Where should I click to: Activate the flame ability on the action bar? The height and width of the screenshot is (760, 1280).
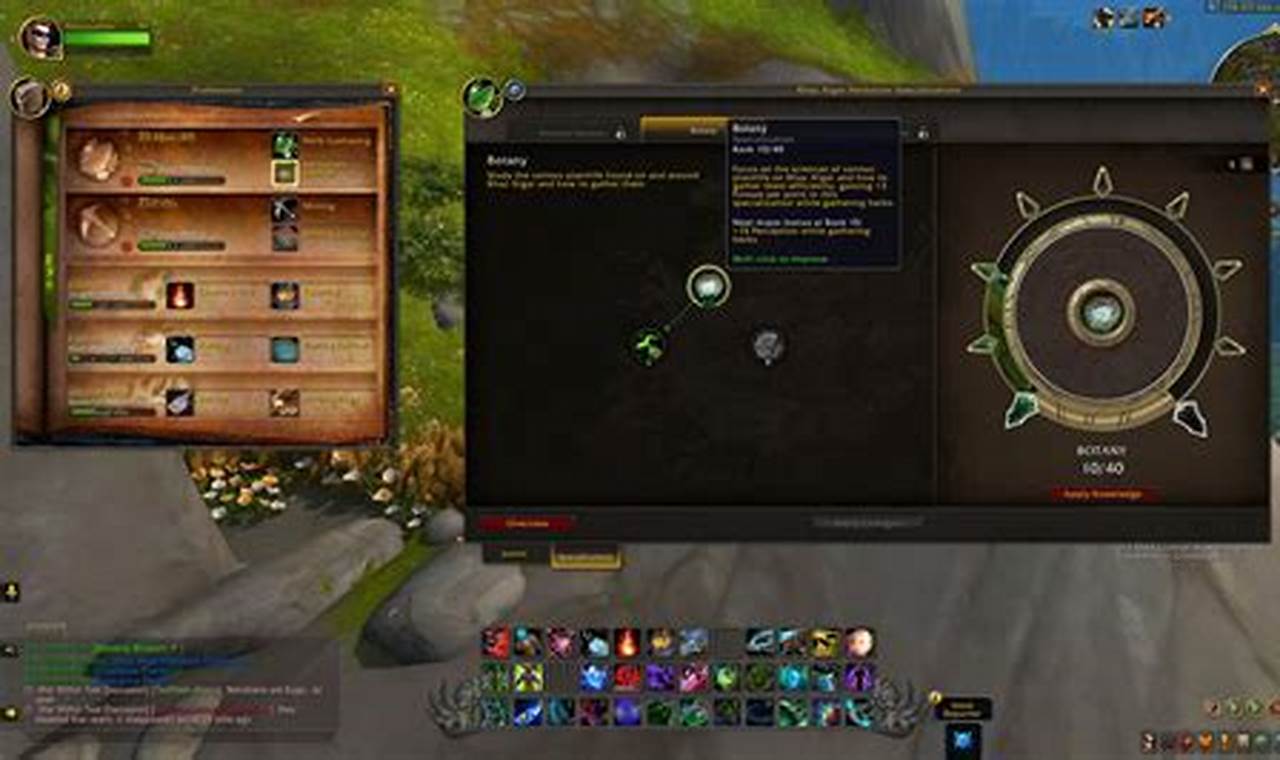point(627,642)
